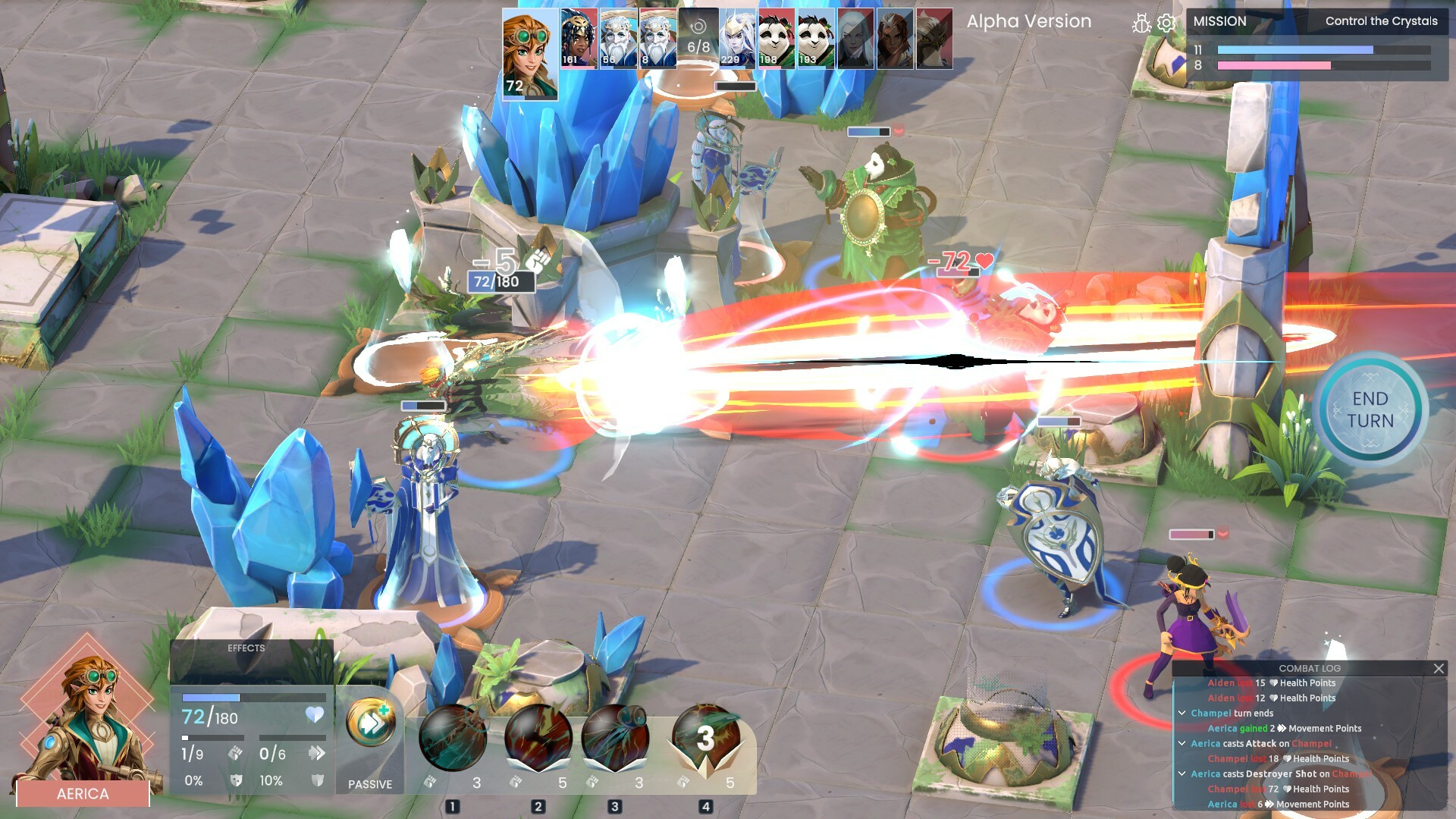Open the EFFECTS panel header
1456x819 pixels.
pos(246,648)
